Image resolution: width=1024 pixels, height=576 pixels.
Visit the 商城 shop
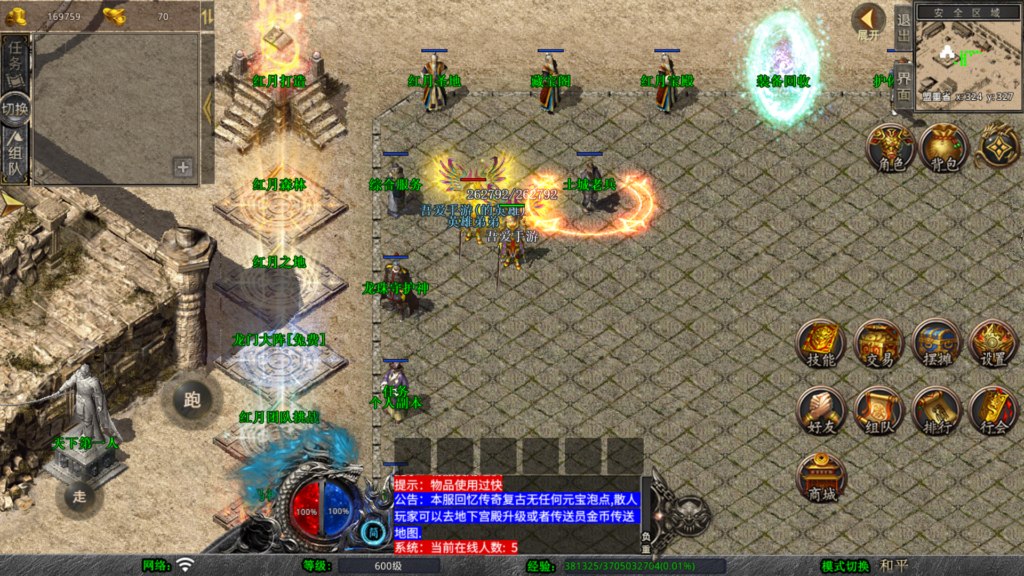point(821,477)
